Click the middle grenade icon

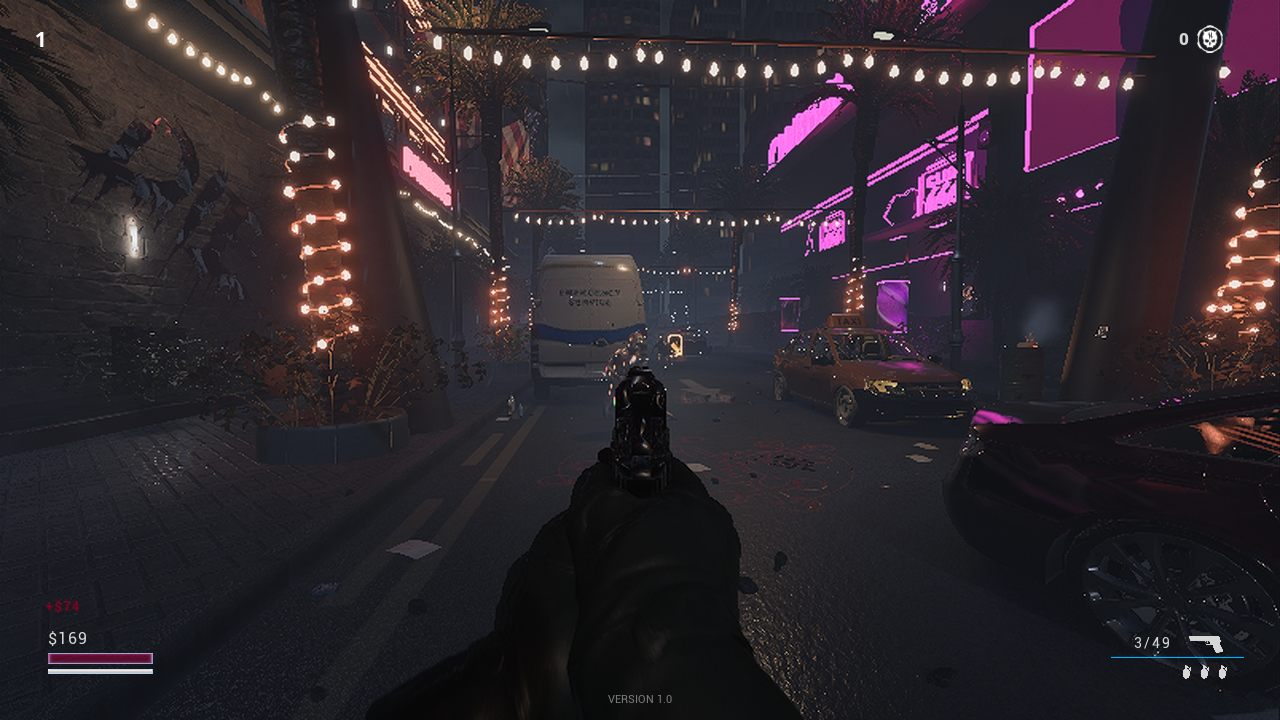click(x=1204, y=672)
